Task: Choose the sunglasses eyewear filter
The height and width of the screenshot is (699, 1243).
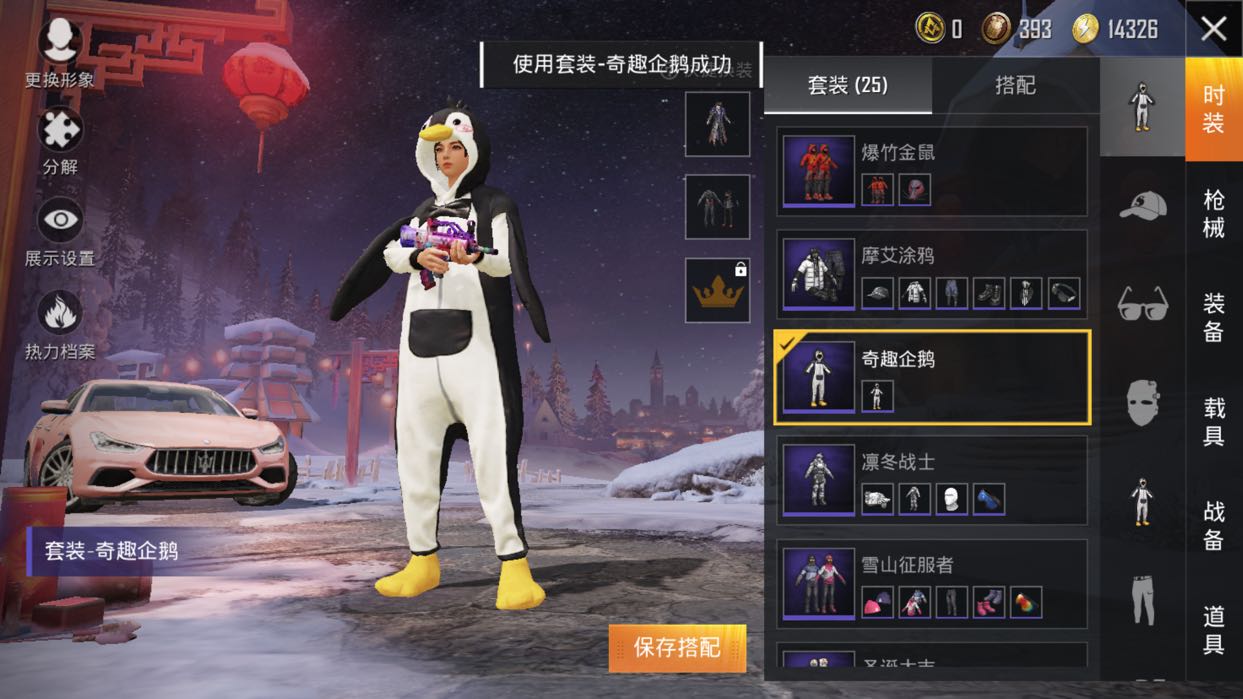Action: 1142,302
